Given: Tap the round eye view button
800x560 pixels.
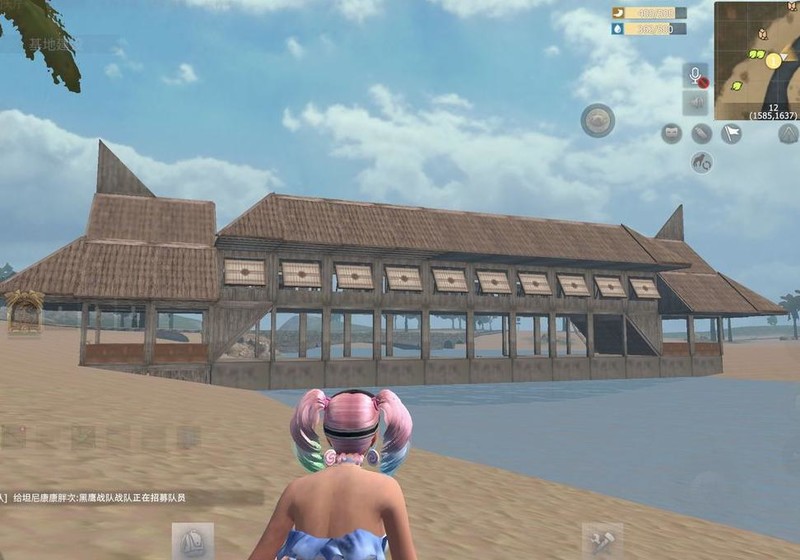Looking at the screenshot, I should coord(598,120).
